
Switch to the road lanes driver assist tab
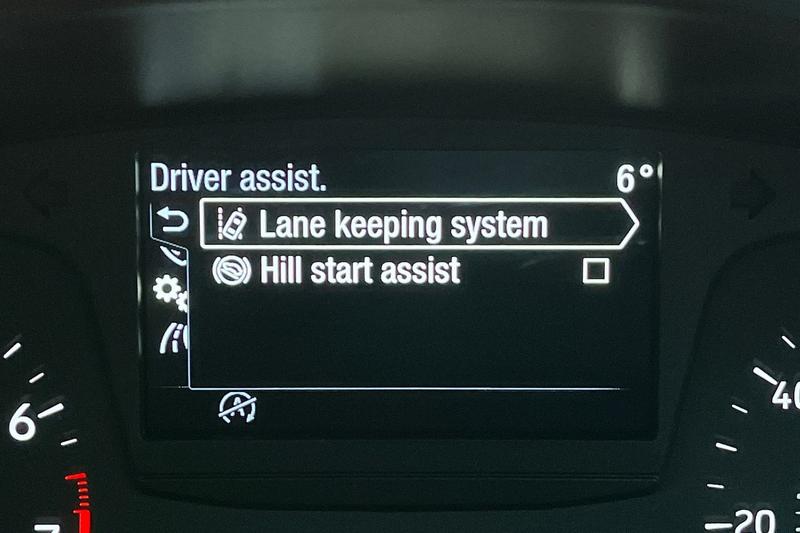(172, 339)
